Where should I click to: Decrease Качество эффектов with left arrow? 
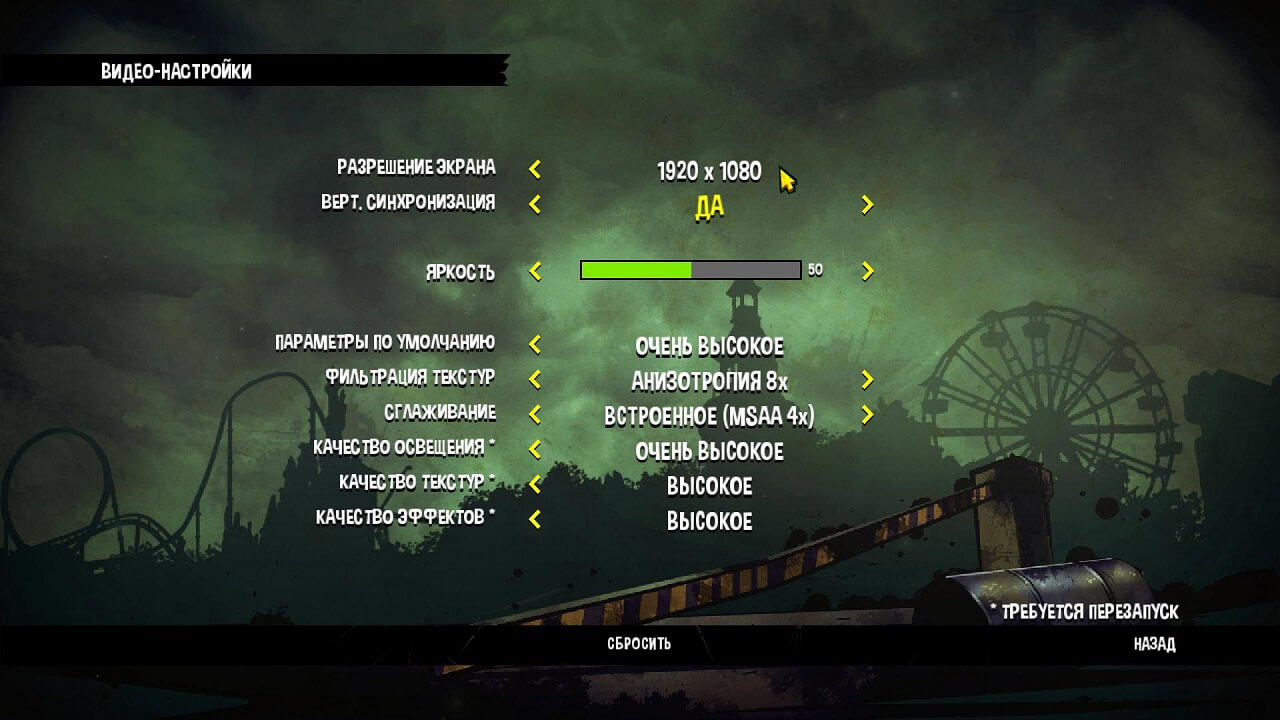535,520
